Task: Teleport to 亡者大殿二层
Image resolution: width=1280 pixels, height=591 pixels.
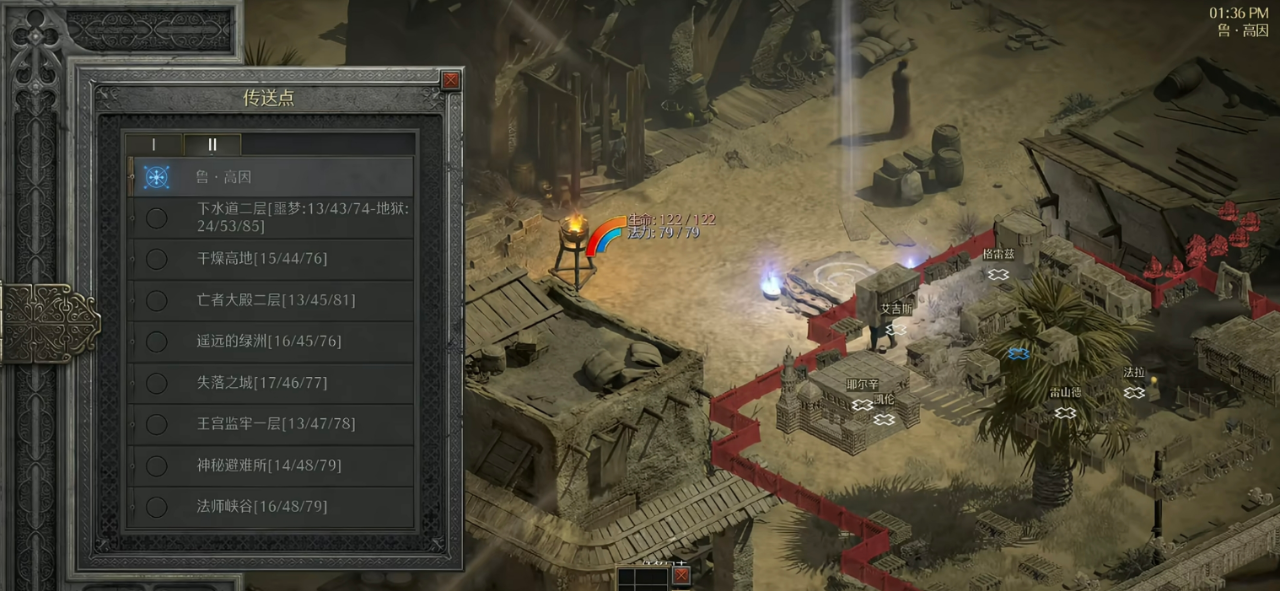Action: tap(270, 300)
